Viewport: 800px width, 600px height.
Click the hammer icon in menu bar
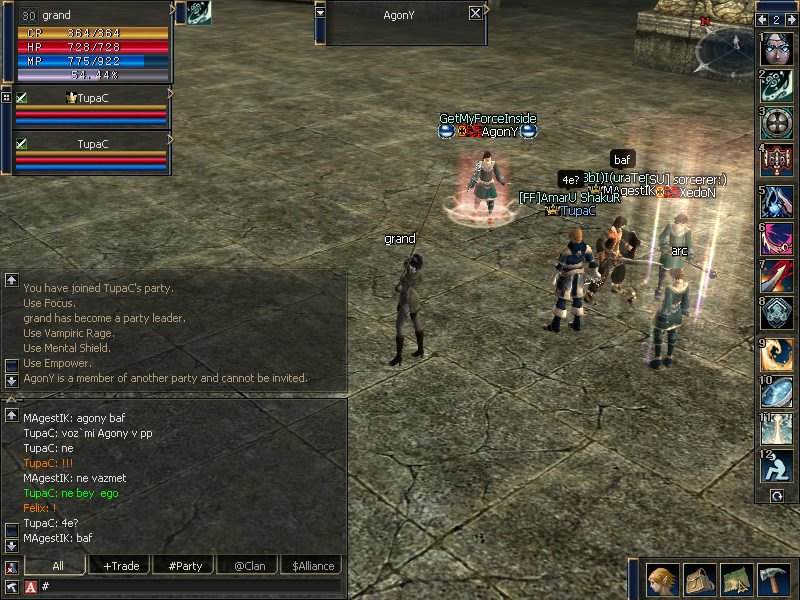click(774, 579)
